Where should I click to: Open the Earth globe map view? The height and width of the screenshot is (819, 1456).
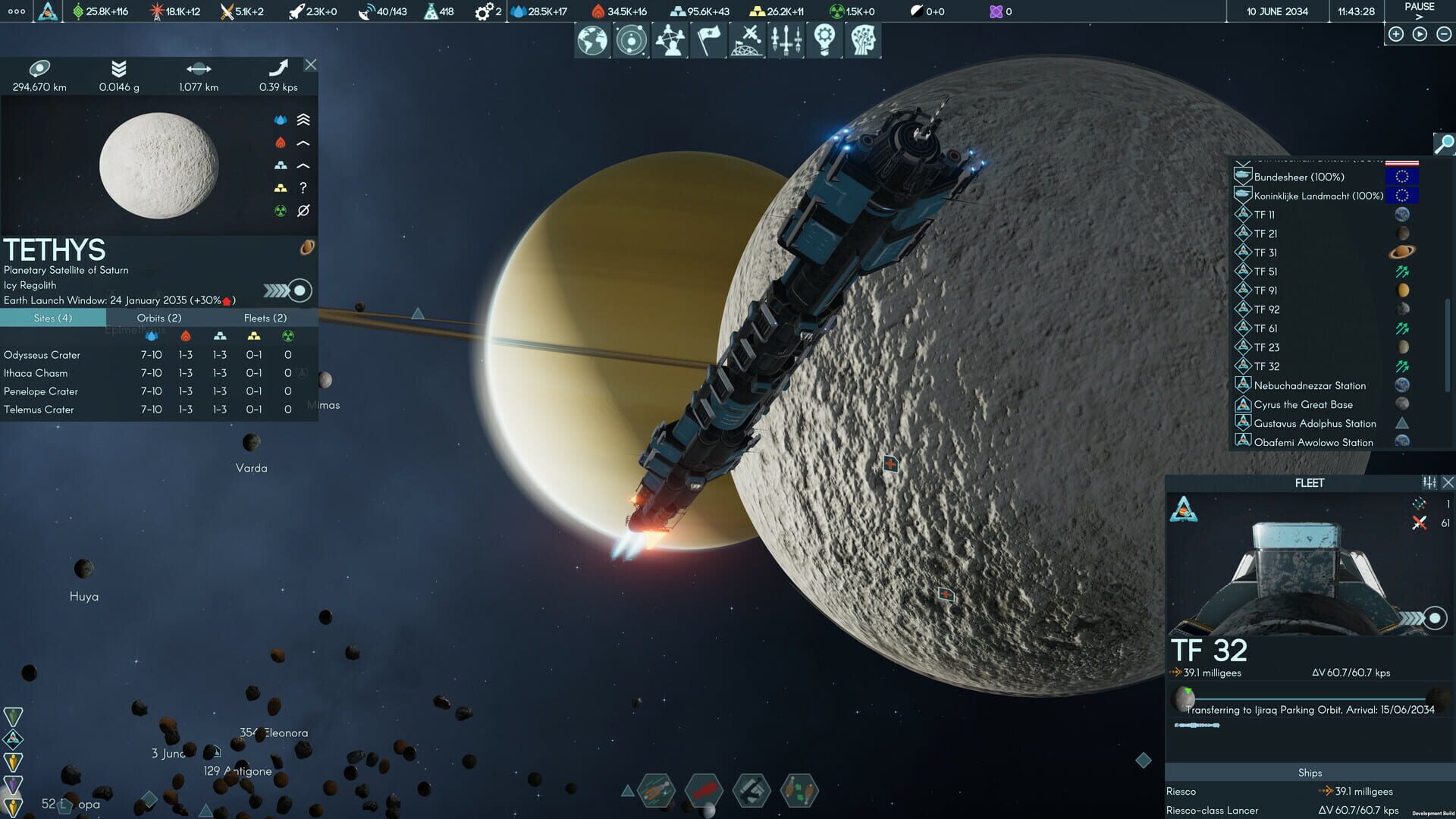click(x=591, y=39)
